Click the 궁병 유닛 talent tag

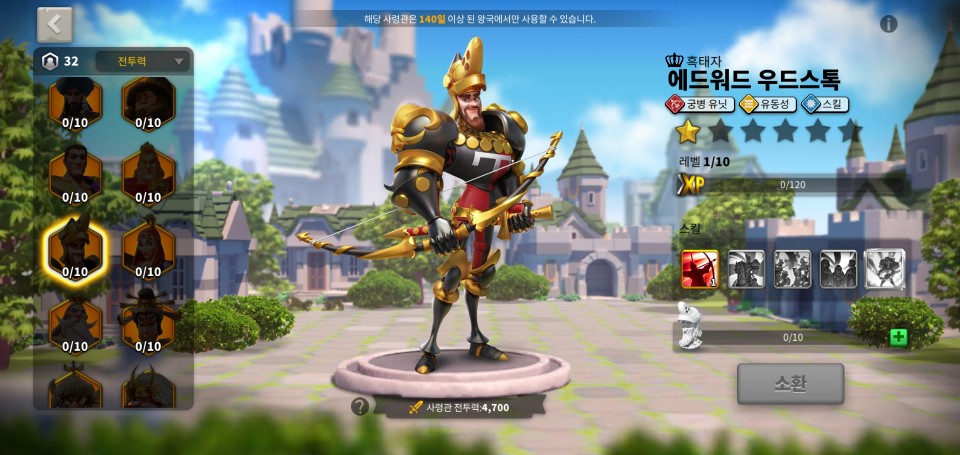click(700, 104)
